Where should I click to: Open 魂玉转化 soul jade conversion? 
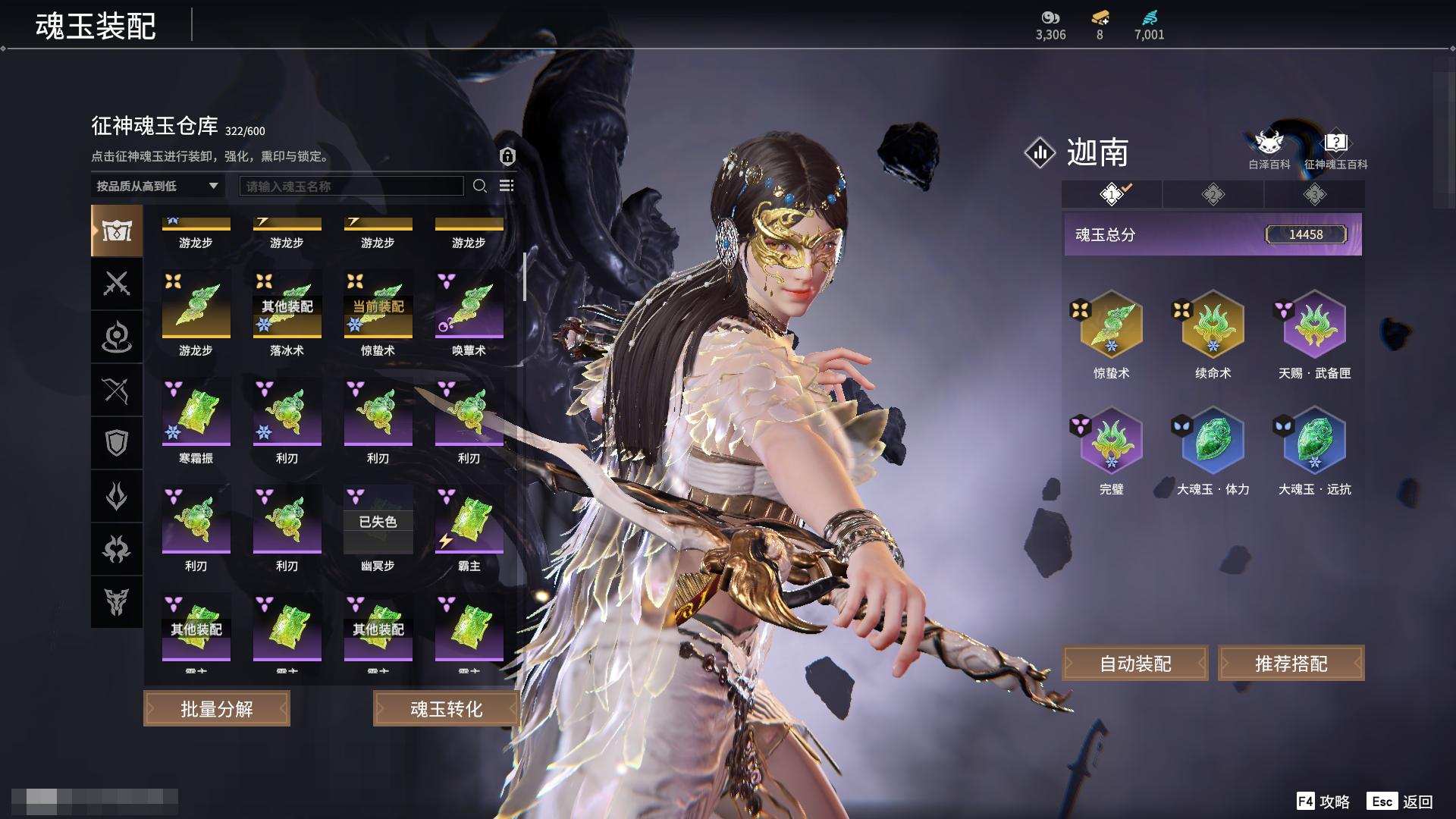coord(446,709)
